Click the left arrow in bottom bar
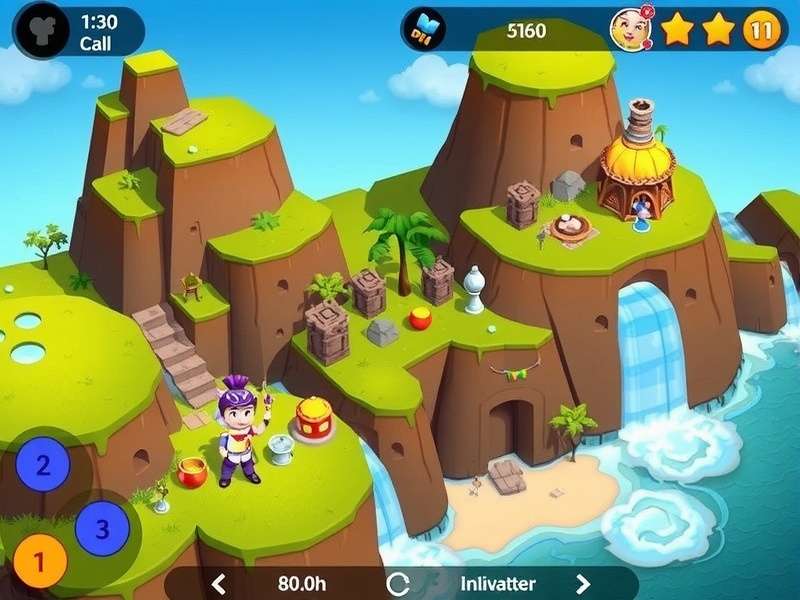This screenshot has height=600, width=800. (x=220, y=584)
